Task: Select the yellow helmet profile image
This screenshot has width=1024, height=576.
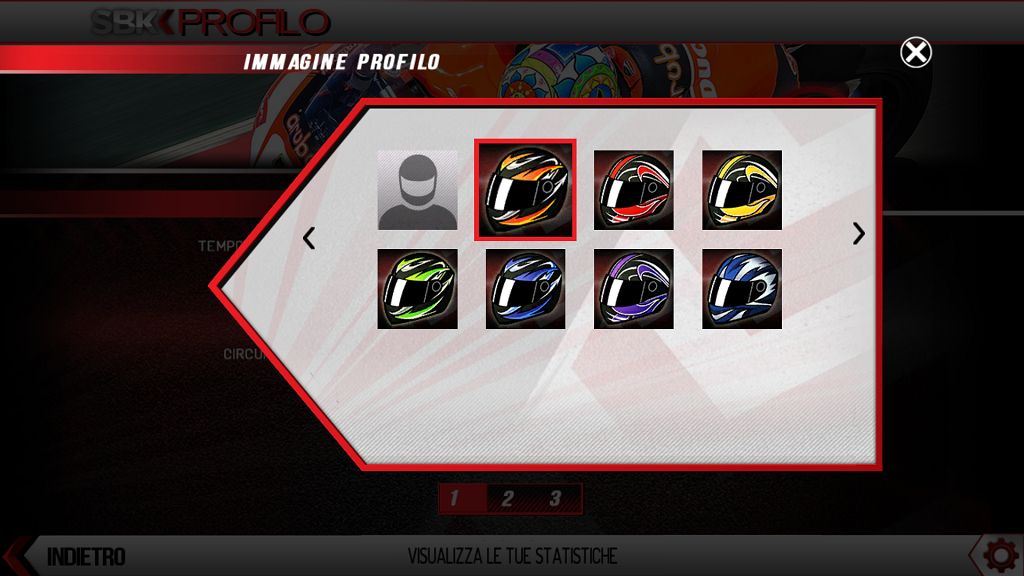Action: pos(742,190)
